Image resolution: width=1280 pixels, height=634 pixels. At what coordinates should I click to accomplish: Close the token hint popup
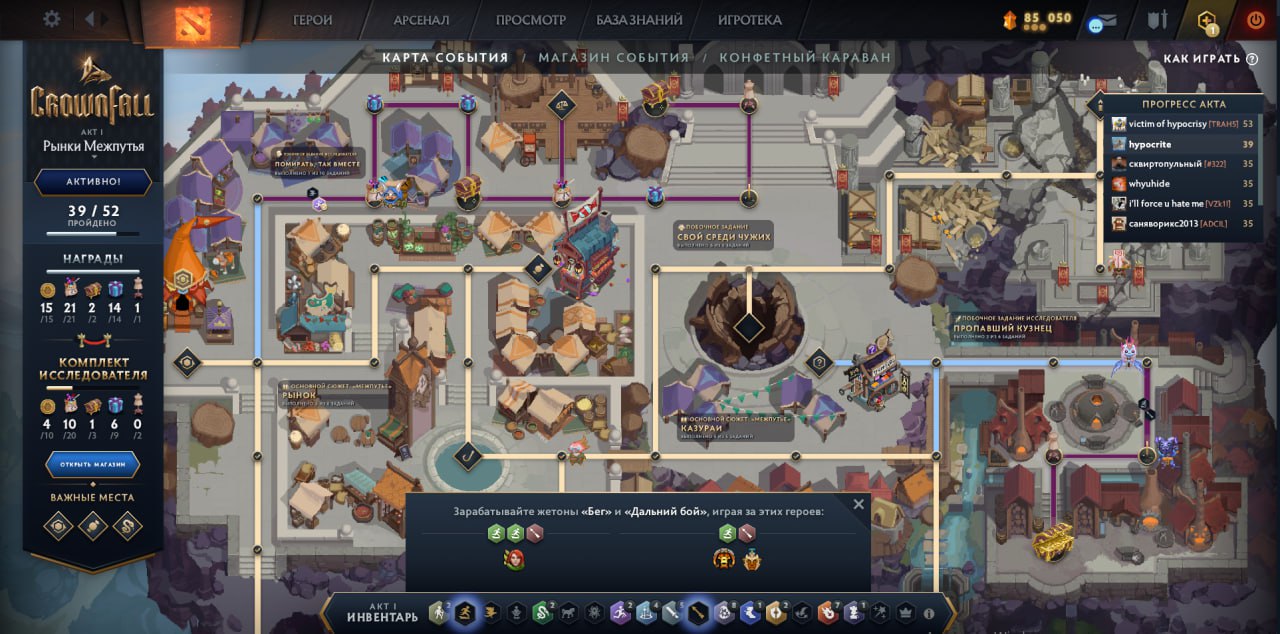858,505
